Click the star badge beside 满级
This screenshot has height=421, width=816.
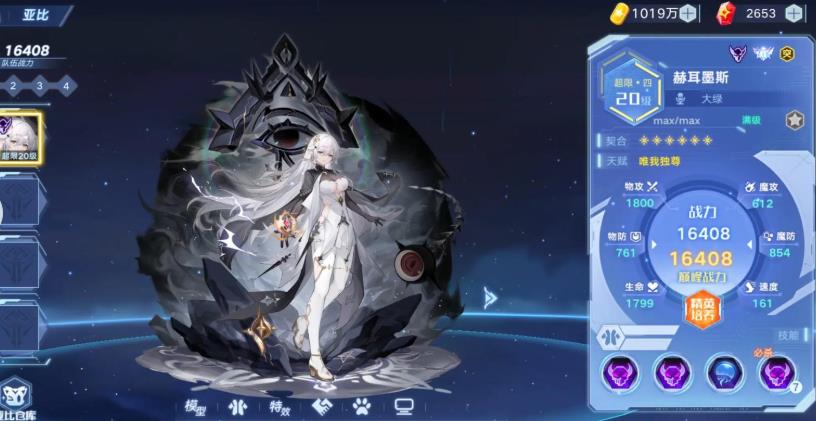(x=794, y=120)
